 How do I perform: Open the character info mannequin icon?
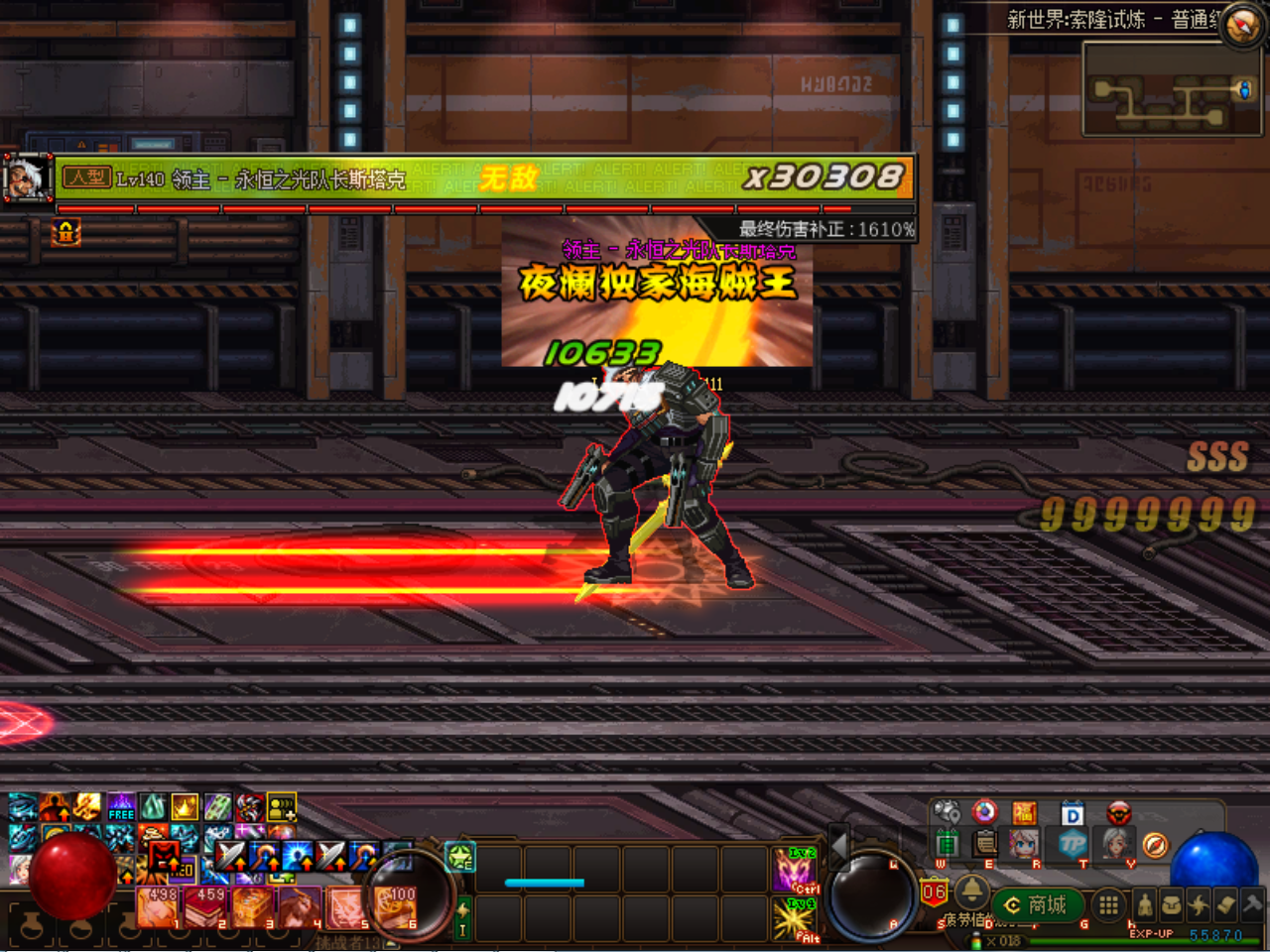pos(1144,904)
